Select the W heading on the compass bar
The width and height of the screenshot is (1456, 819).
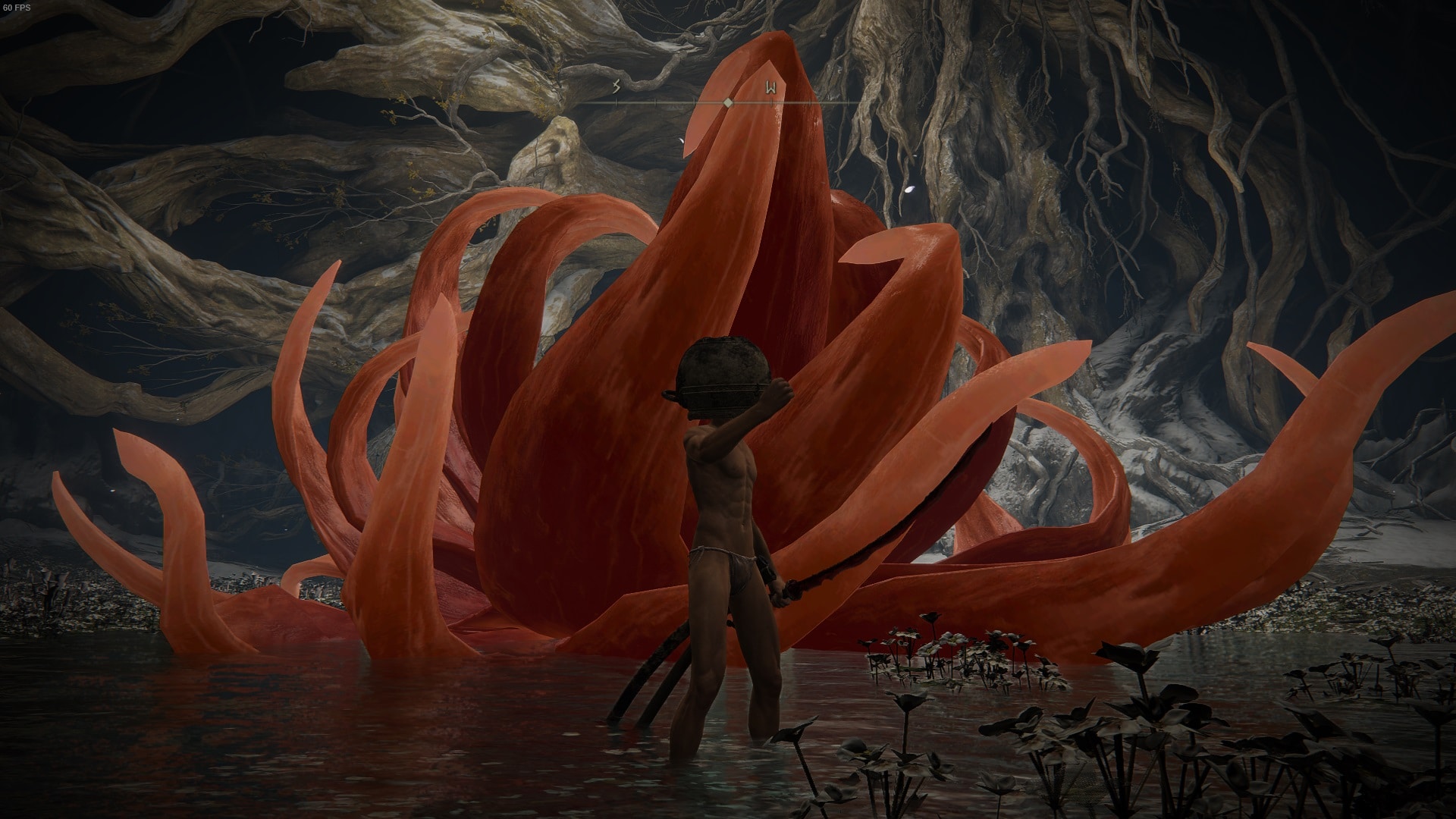coord(770,88)
